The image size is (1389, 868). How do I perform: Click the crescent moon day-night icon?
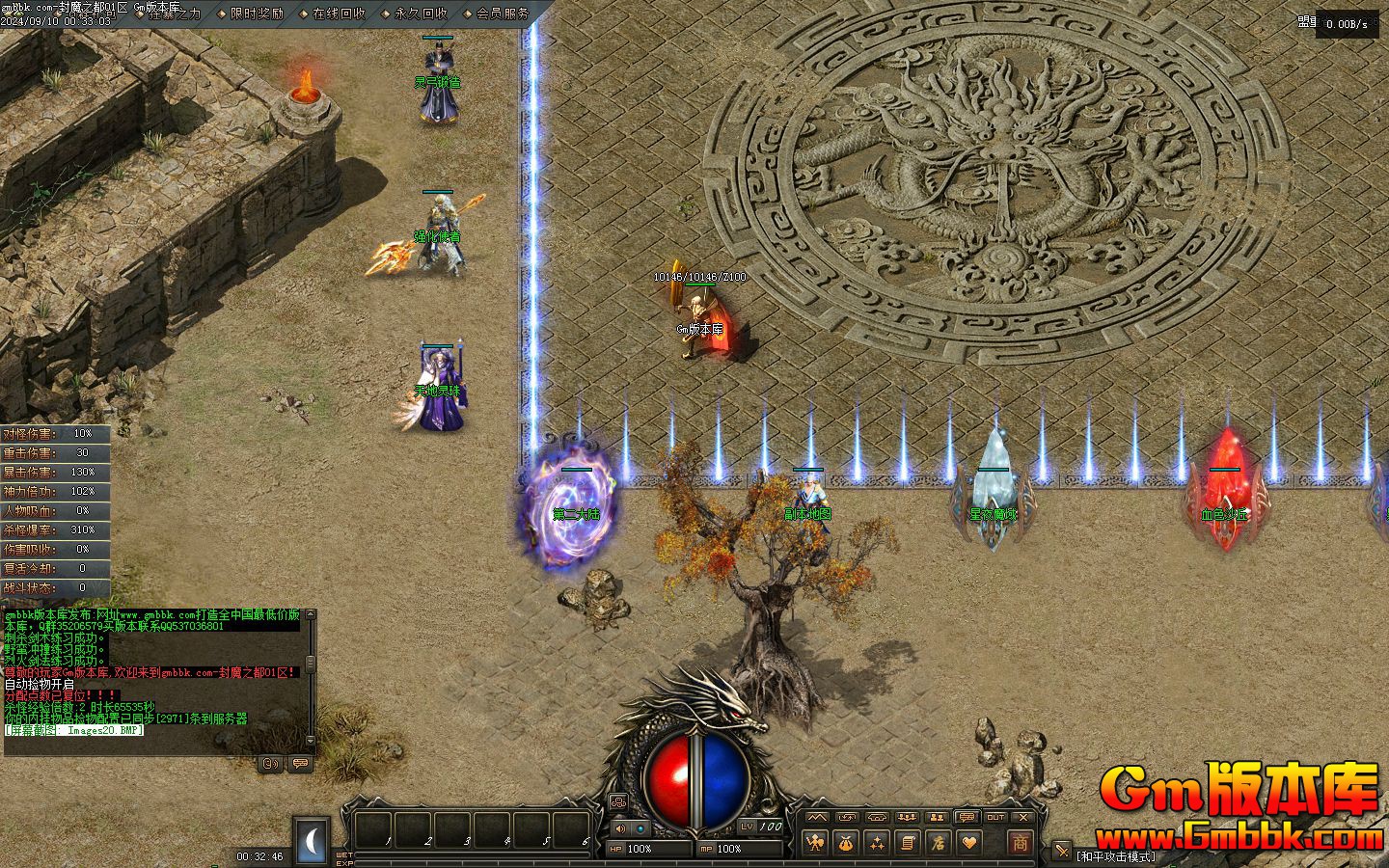[312, 841]
